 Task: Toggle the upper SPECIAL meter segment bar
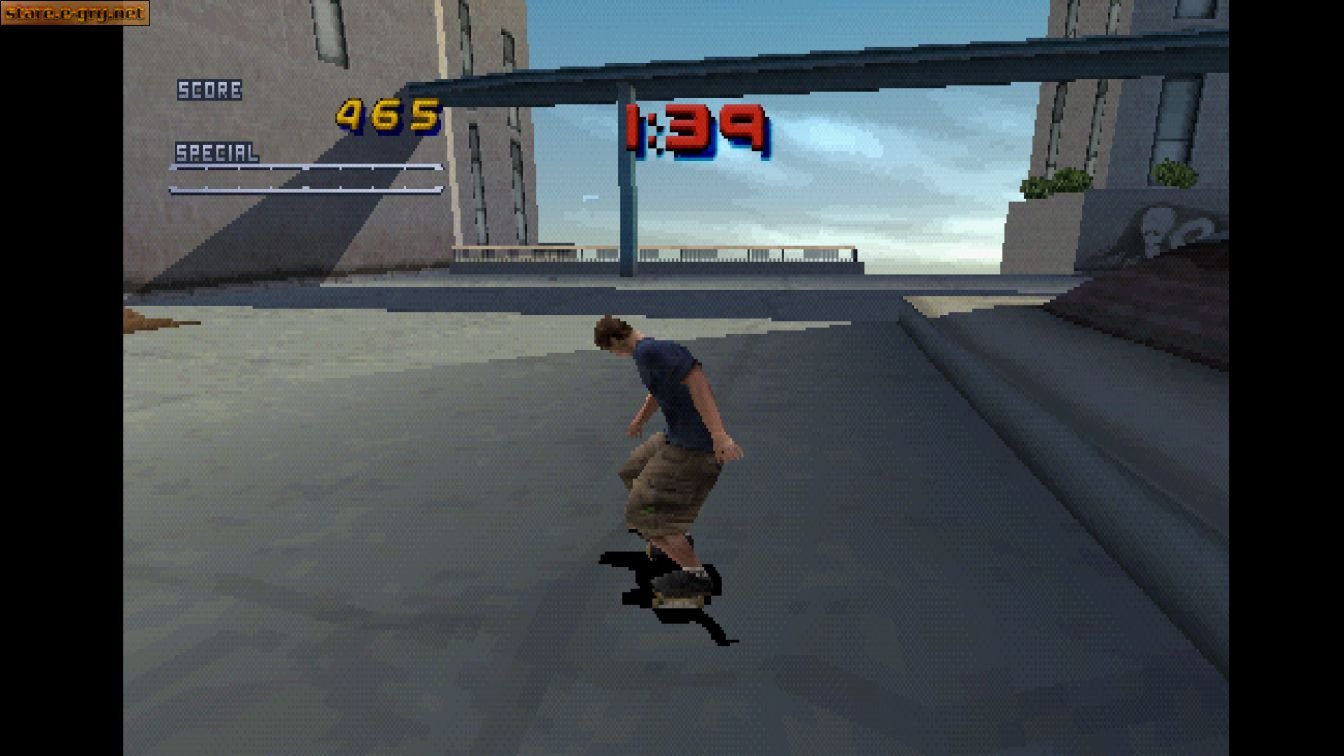305,167
